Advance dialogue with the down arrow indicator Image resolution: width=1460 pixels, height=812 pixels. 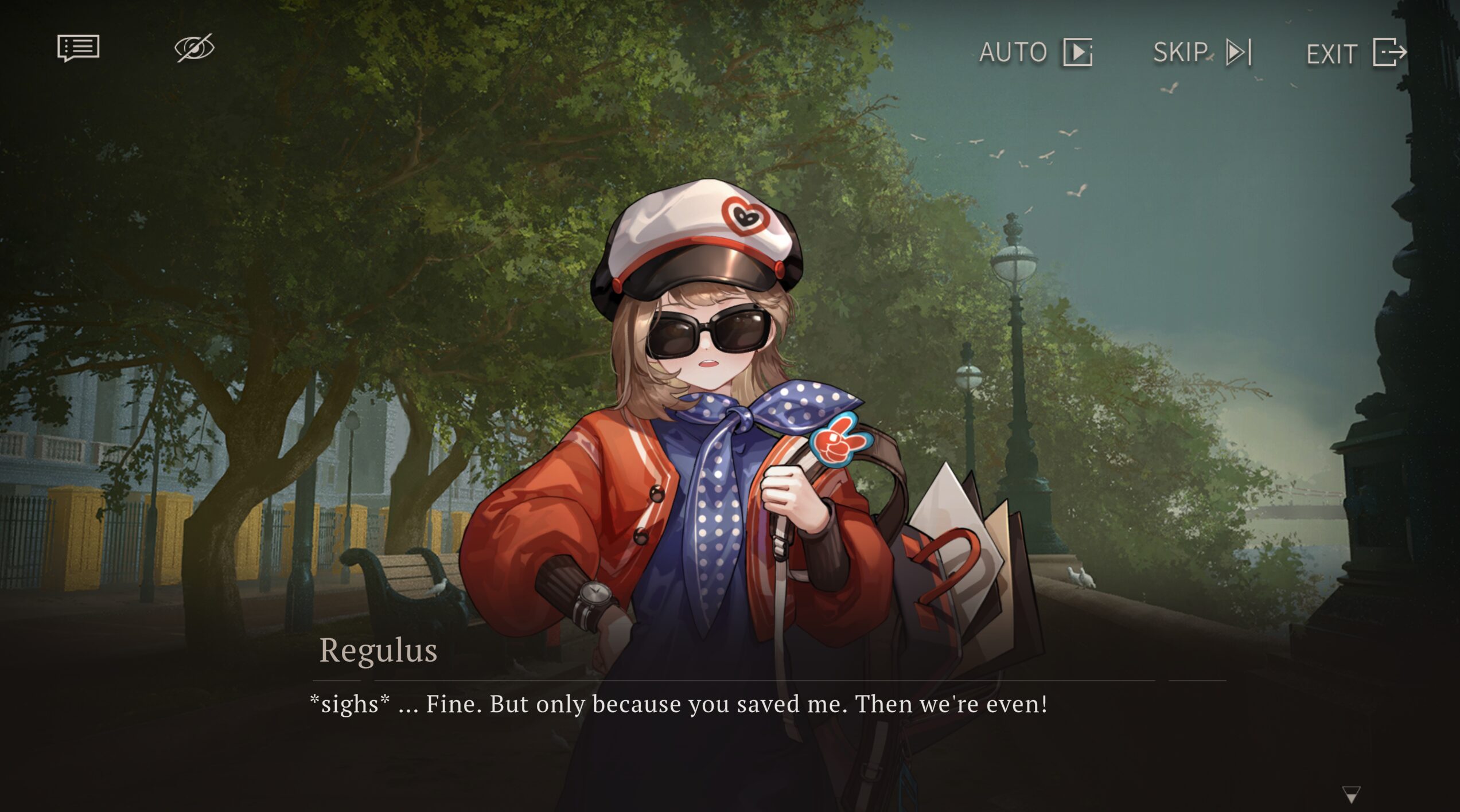(1351, 794)
